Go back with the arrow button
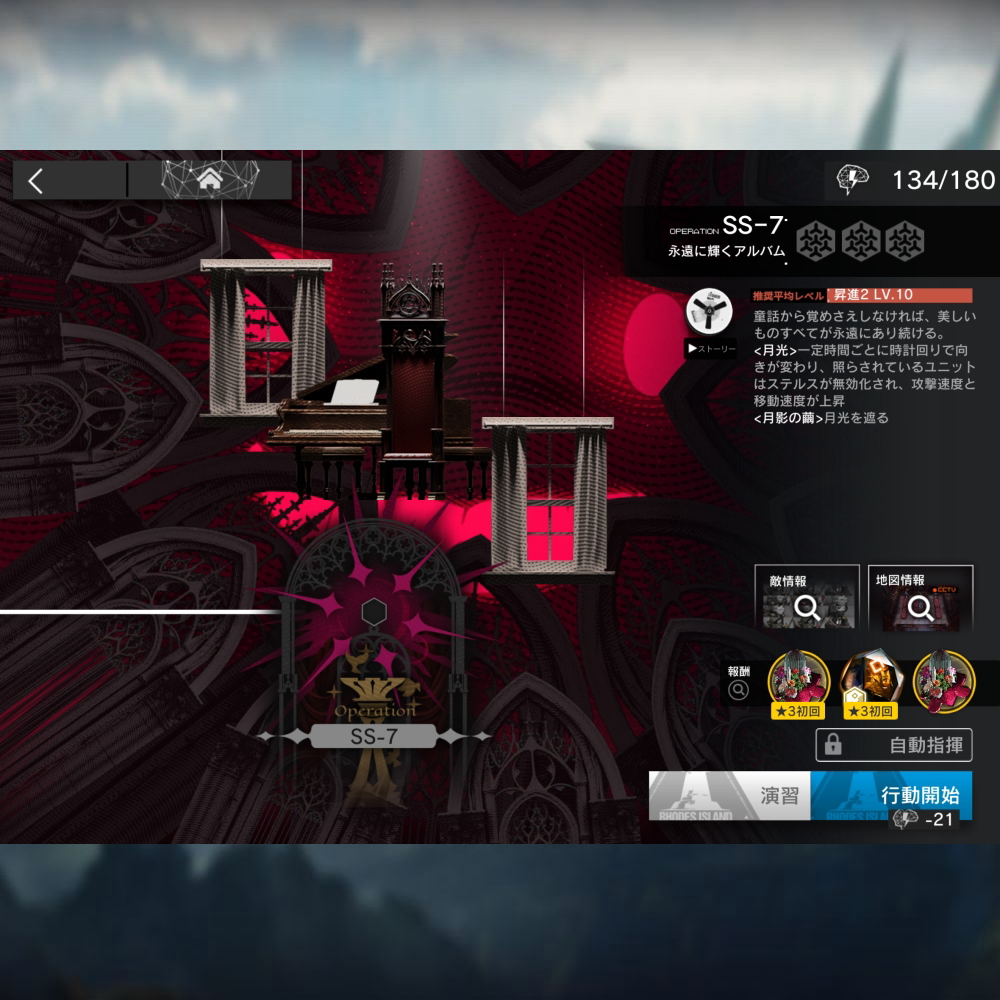Image resolution: width=1000 pixels, height=1000 pixels. (x=37, y=181)
